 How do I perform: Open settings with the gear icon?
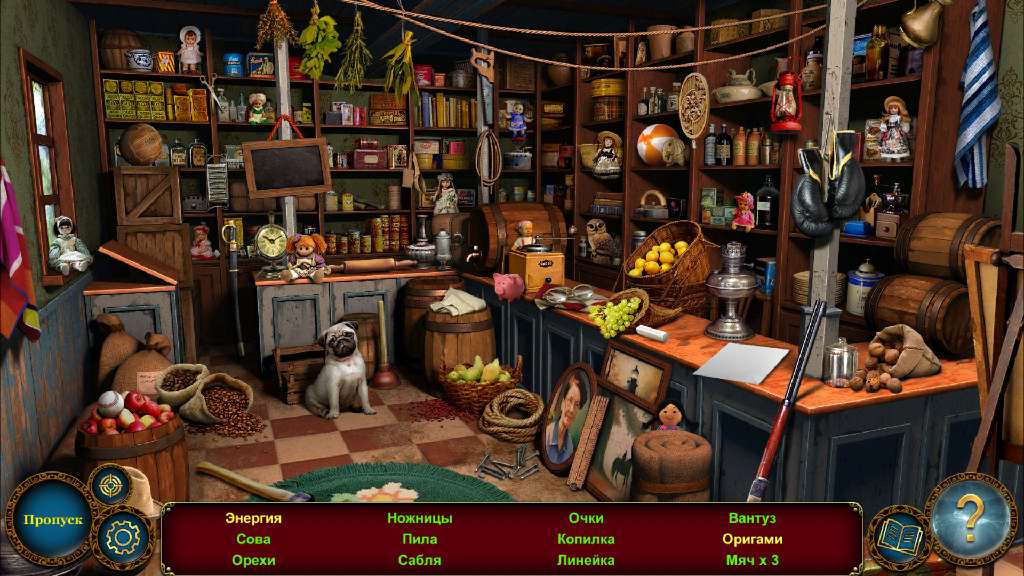[x=122, y=539]
